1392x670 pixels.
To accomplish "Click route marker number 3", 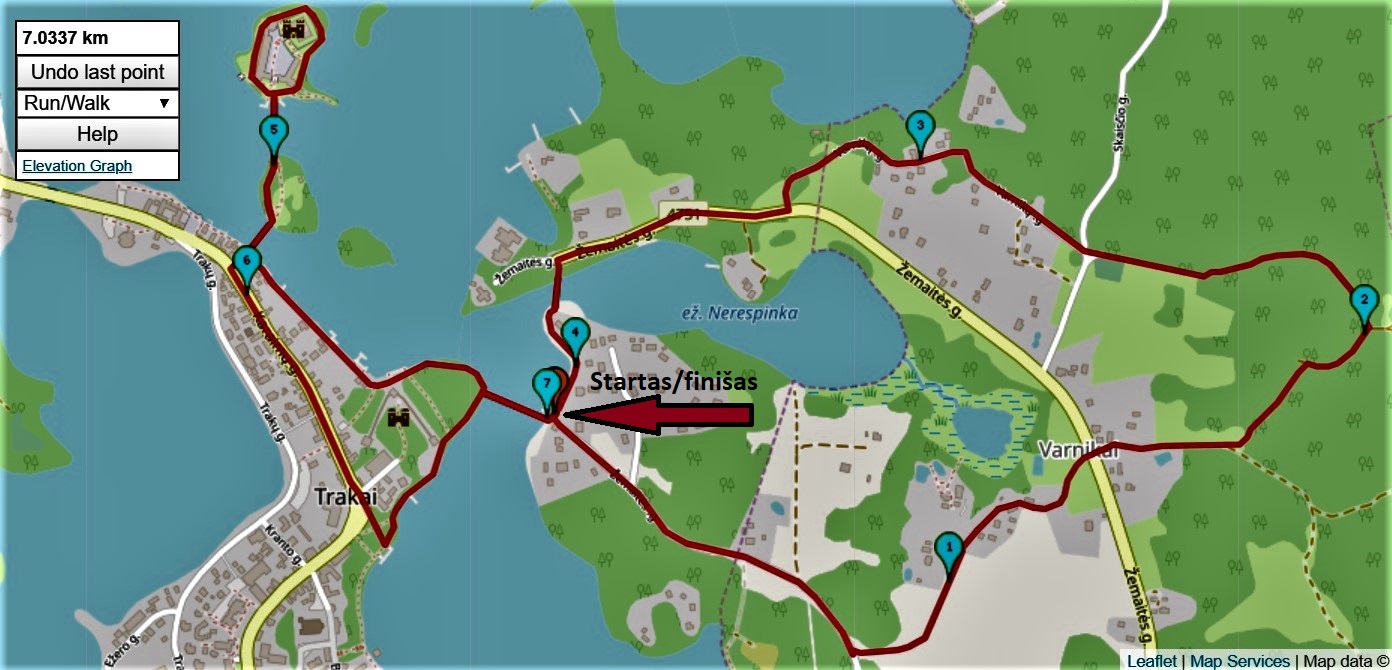I will [x=919, y=128].
